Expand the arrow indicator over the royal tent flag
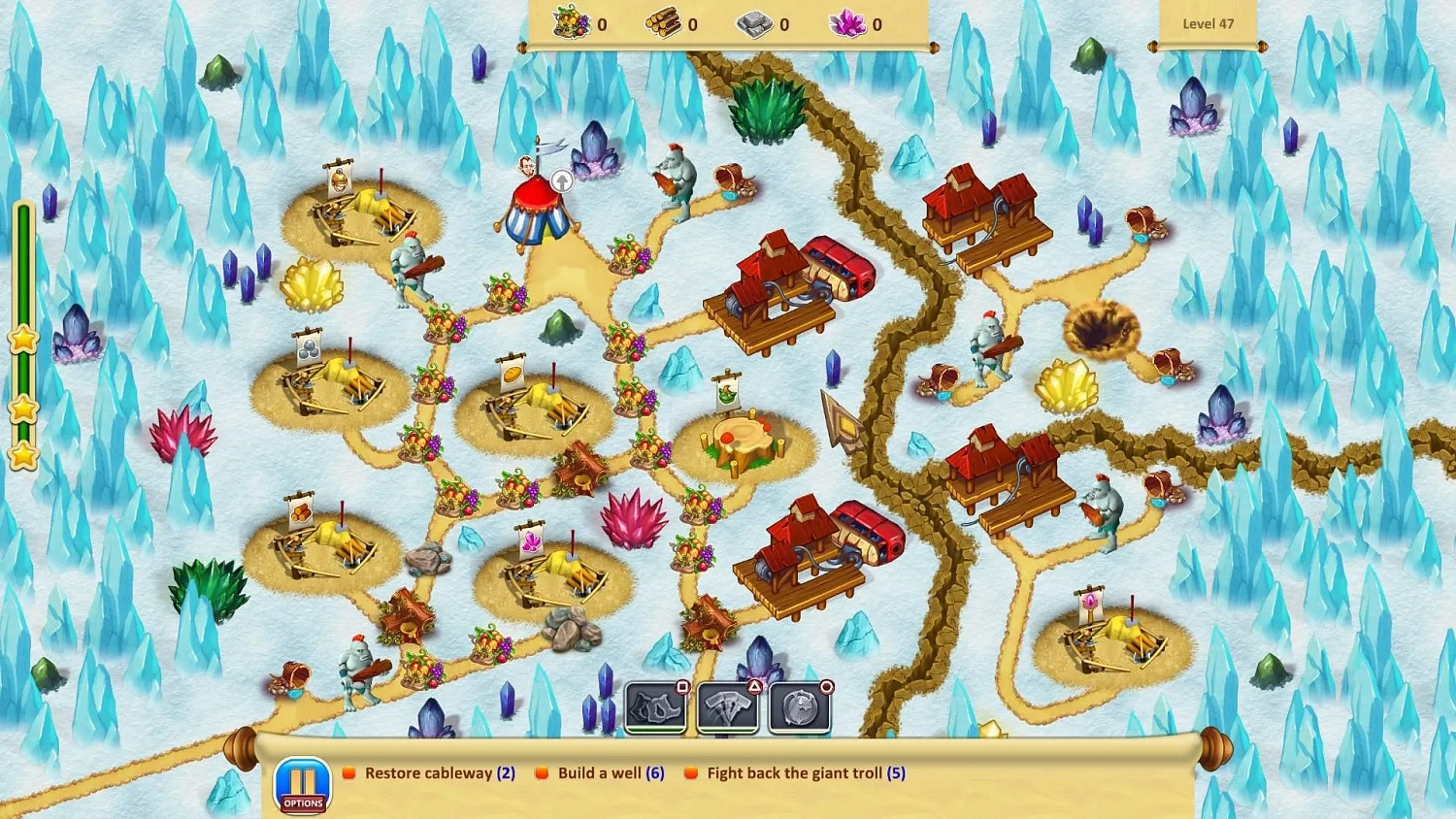This screenshot has height=819, width=1456. tap(560, 181)
